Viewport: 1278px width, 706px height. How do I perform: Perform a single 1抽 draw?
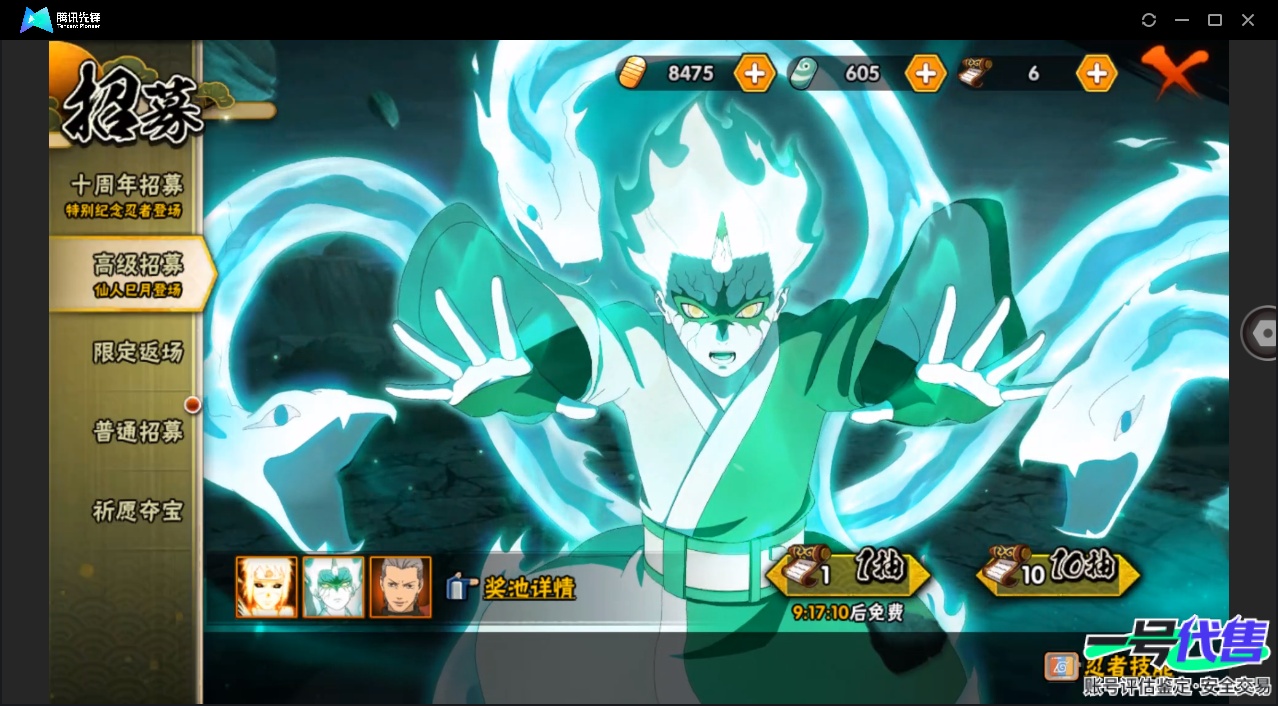(848, 571)
